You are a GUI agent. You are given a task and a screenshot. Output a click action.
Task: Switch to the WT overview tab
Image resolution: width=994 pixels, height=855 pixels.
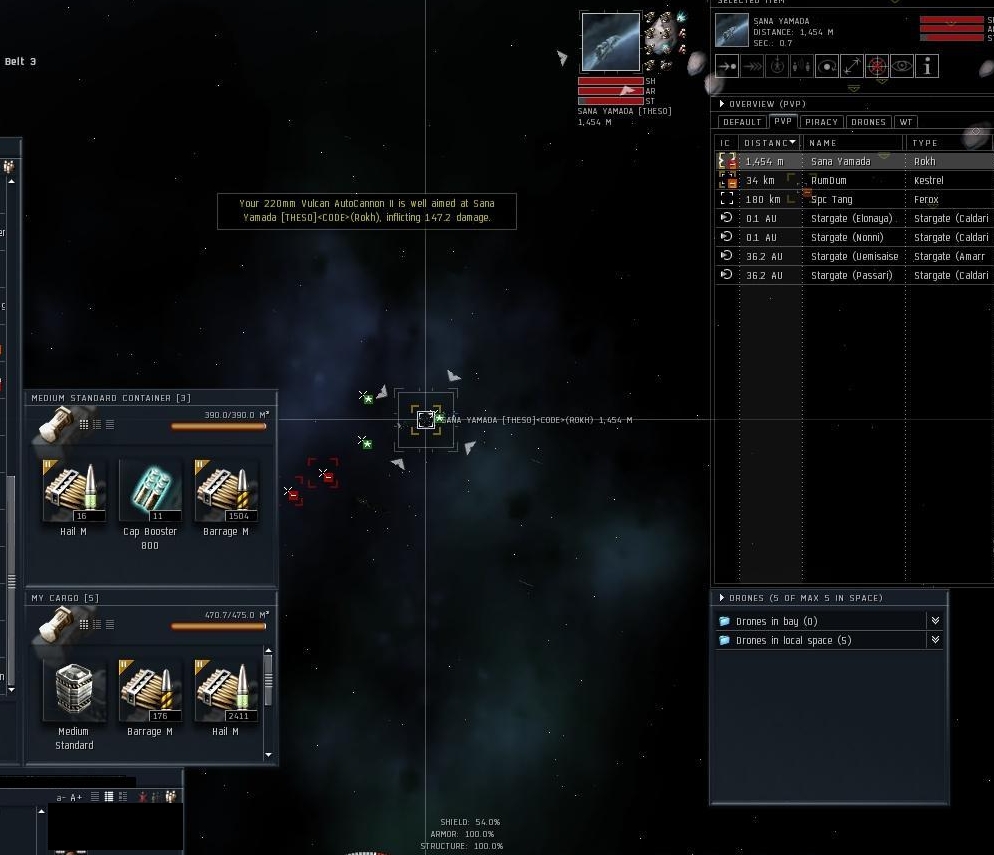(x=905, y=122)
